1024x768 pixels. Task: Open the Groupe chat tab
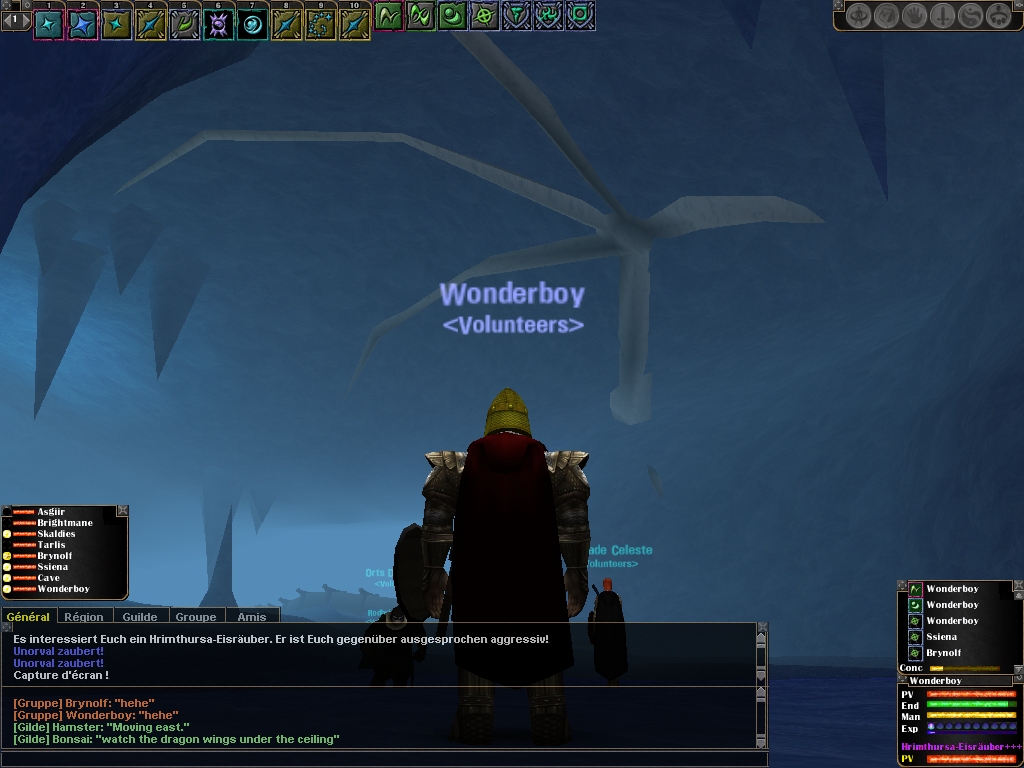[x=196, y=617]
